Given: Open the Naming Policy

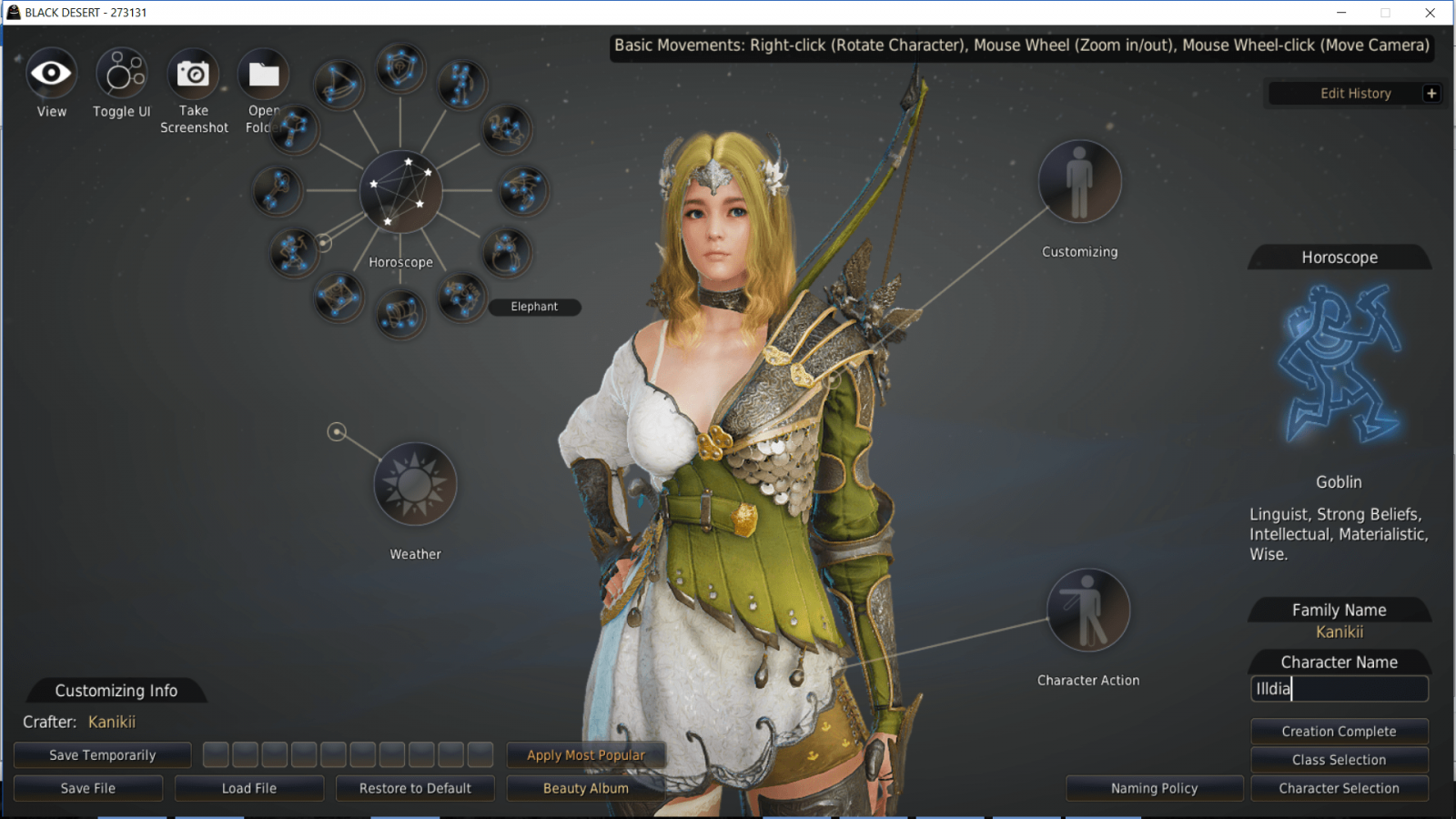Looking at the screenshot, I should [1154, 788].
